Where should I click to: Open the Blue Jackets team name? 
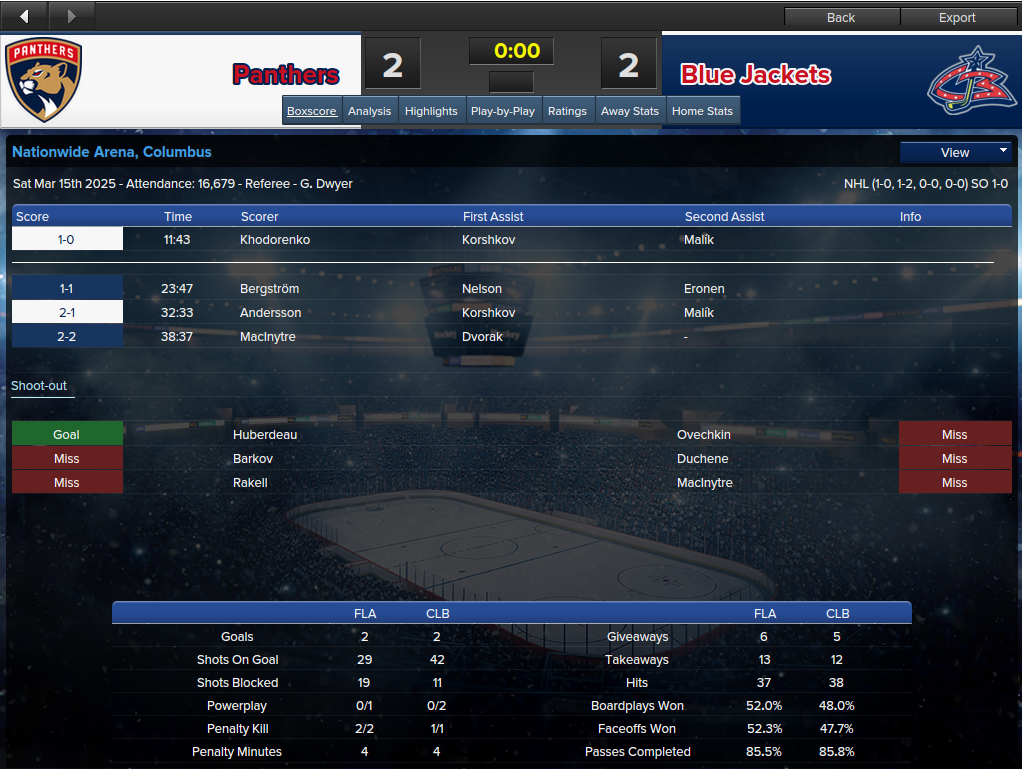(x=756, y=75)
